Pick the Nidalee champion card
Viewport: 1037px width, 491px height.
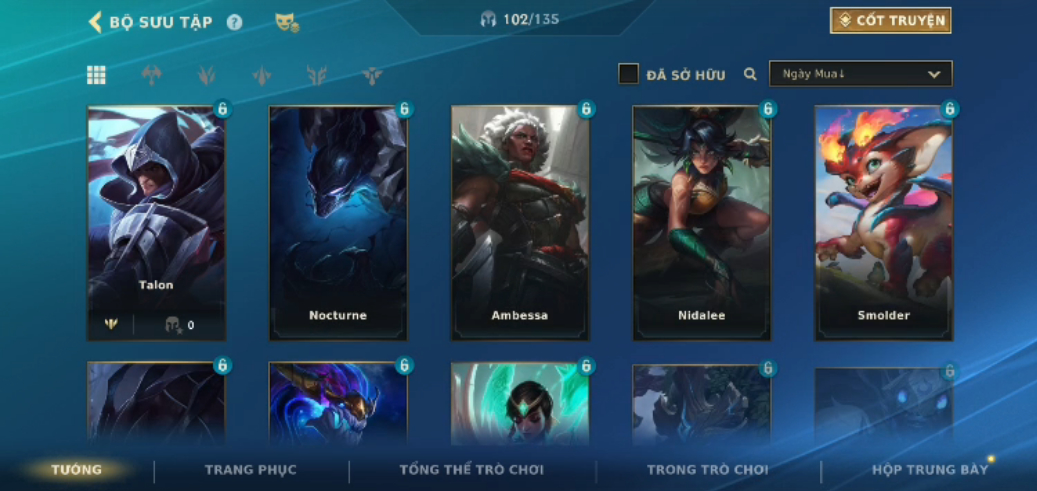[702, 222]
